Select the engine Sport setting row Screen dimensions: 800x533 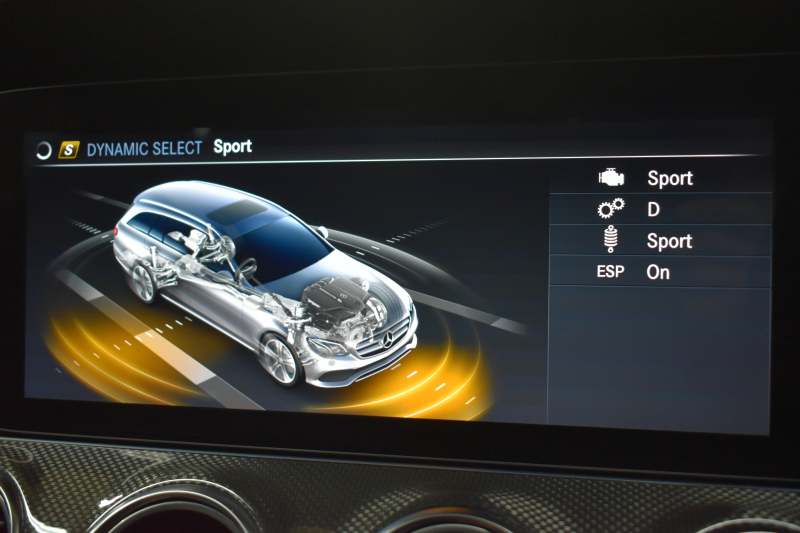tap(660, 178)
